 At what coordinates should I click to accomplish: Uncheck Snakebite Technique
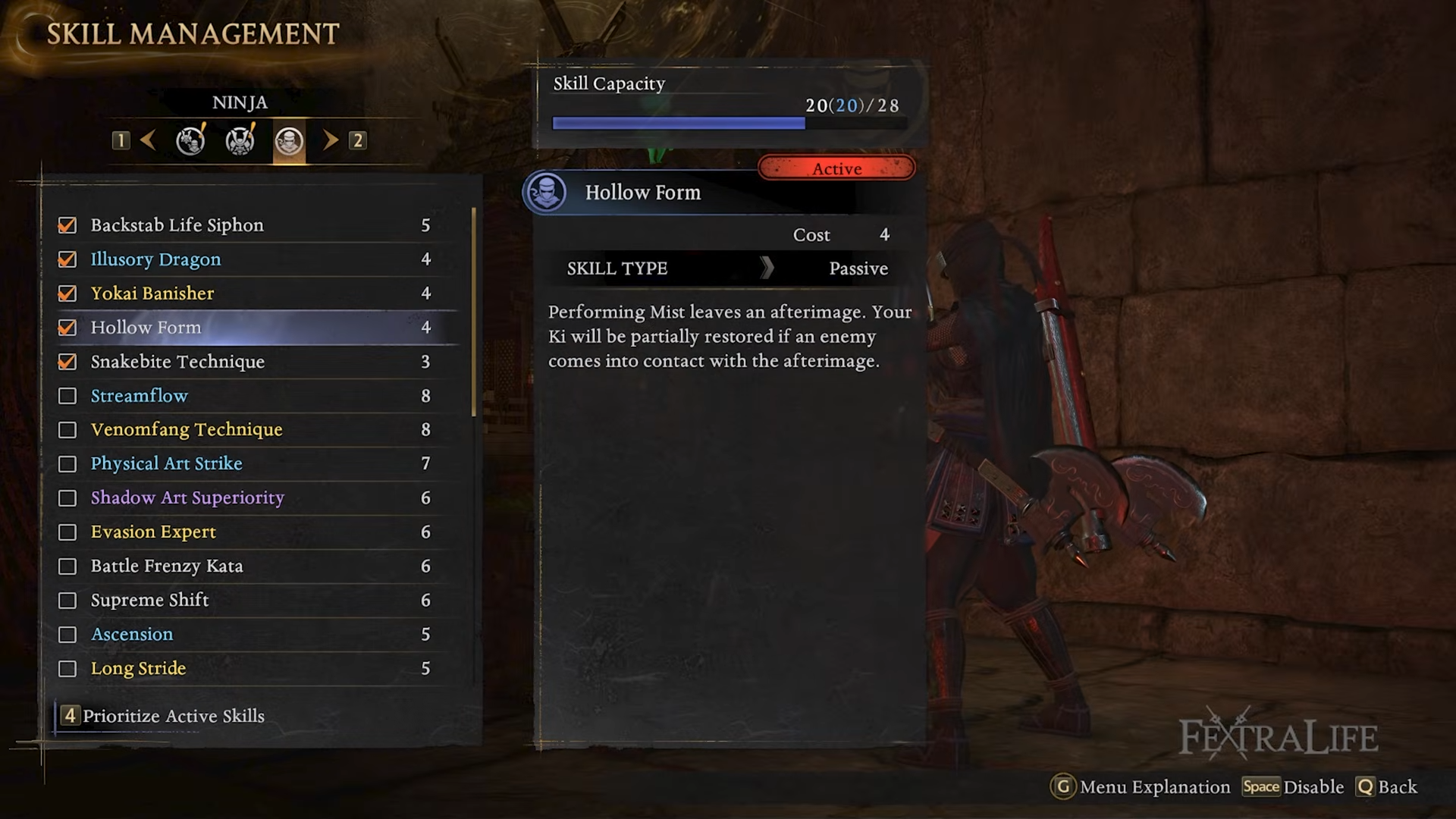tap(67, 362)
